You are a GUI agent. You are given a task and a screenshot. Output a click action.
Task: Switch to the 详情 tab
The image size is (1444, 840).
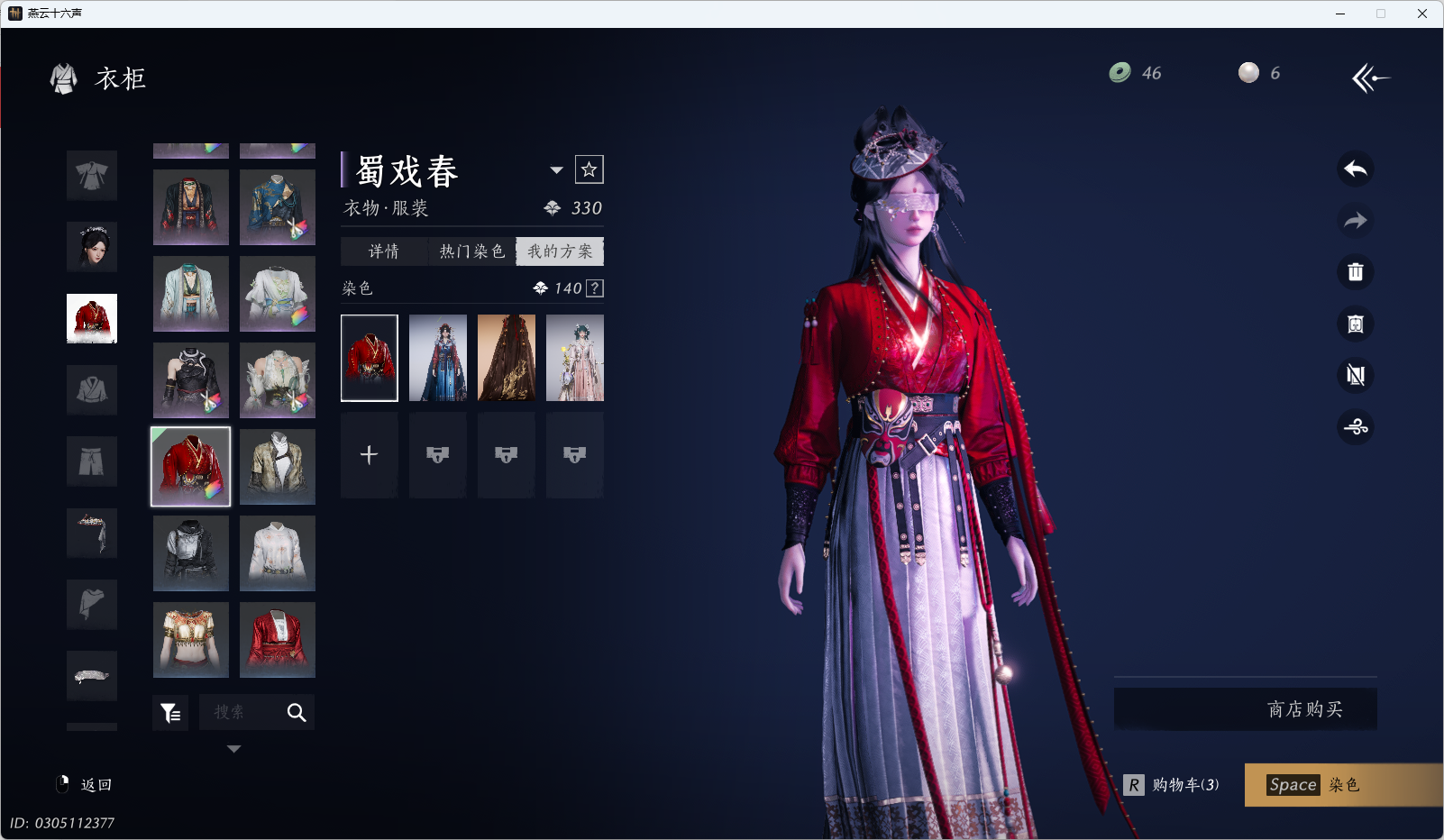pyautogui.click(x=384, y=251)
